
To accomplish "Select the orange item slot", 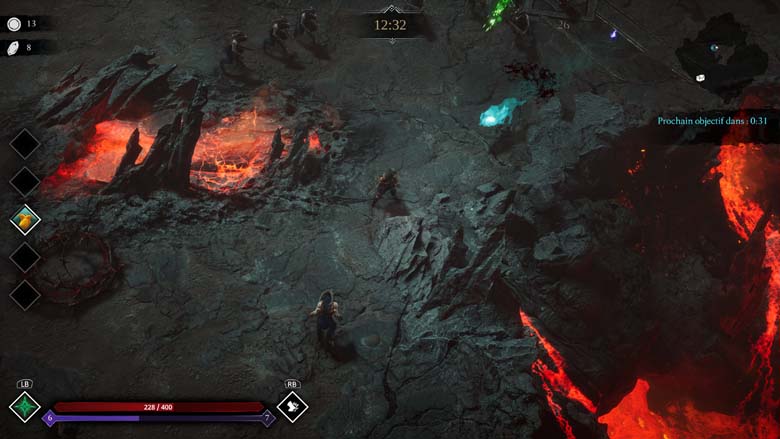I will click(25, 219).
